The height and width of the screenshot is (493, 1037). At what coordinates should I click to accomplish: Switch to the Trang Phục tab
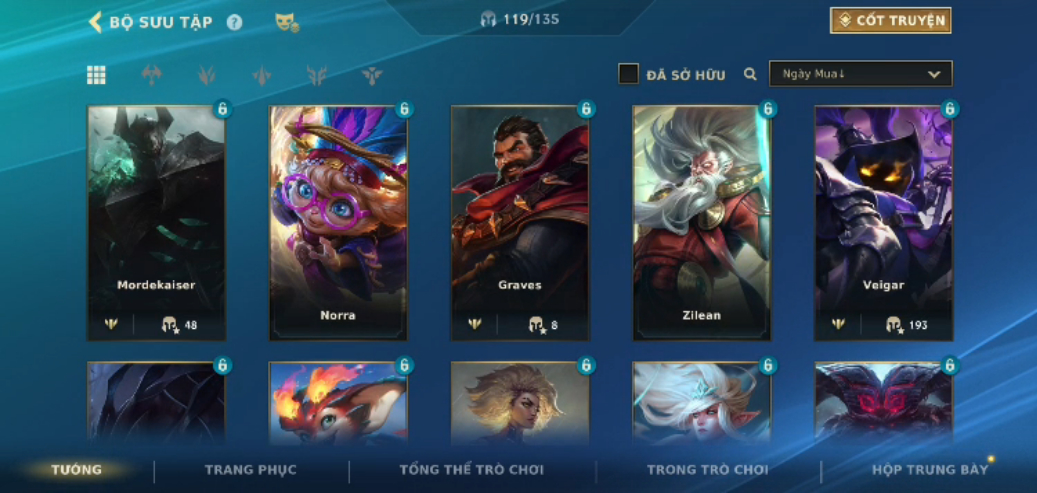click(251, 470)
